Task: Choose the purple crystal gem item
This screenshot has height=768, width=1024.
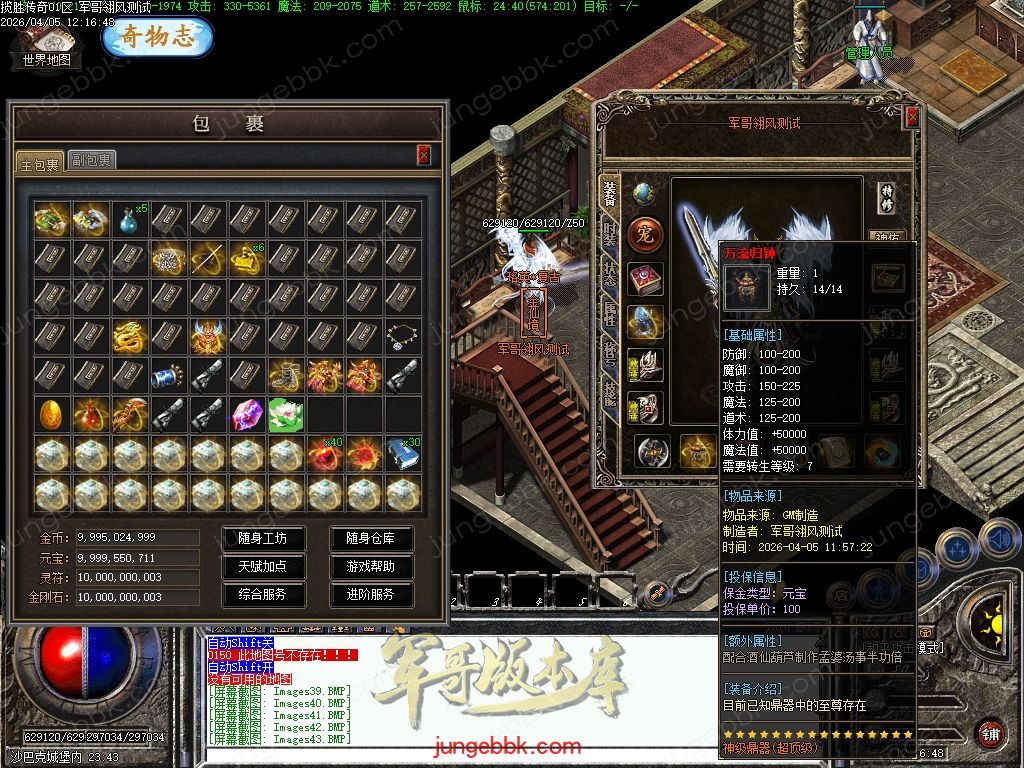Action: click(245, 413)
